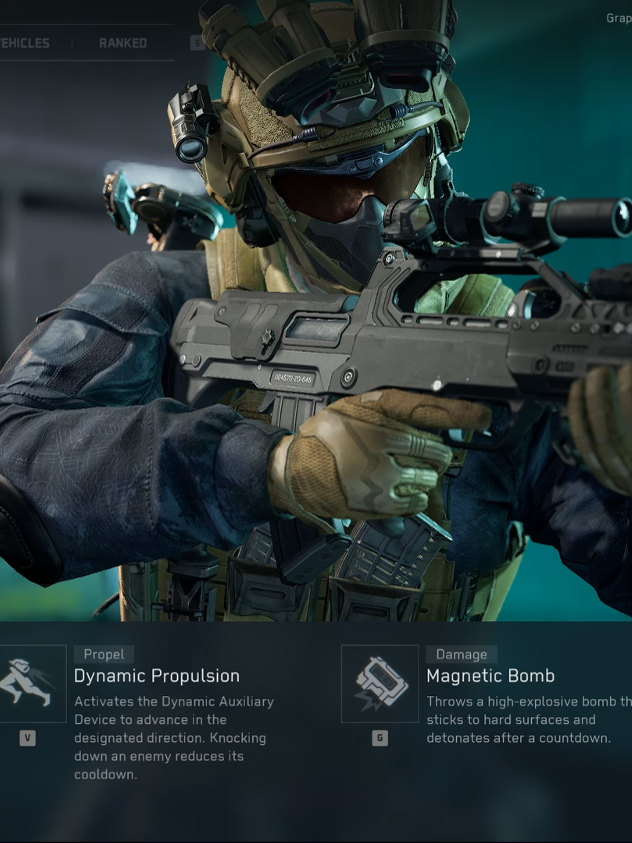Switch to the Ranked tab
This screenshot has width=632, height=843.
pyautogui.click(x=122, y=43)
